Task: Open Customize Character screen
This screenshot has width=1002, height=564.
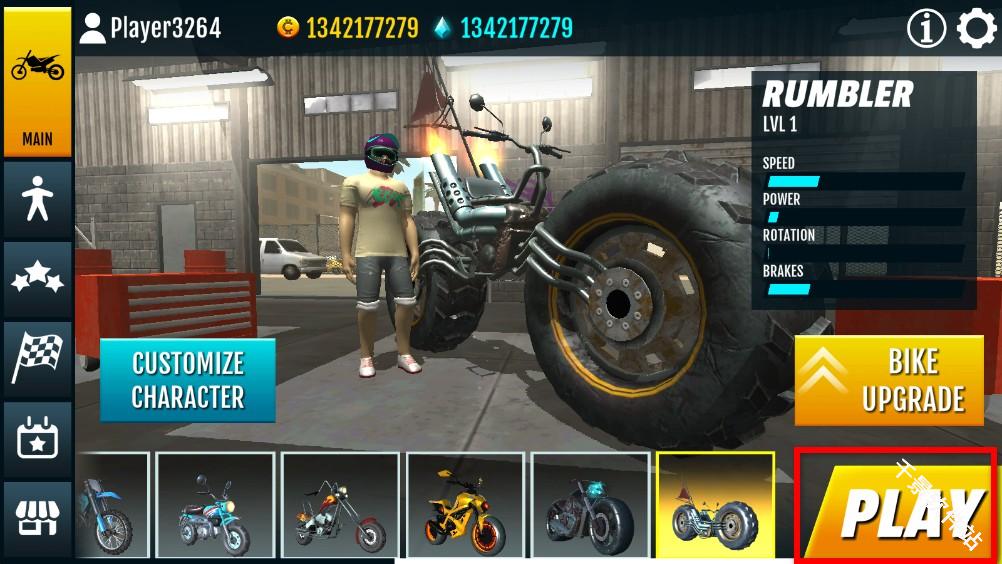Action: (187, 380)
